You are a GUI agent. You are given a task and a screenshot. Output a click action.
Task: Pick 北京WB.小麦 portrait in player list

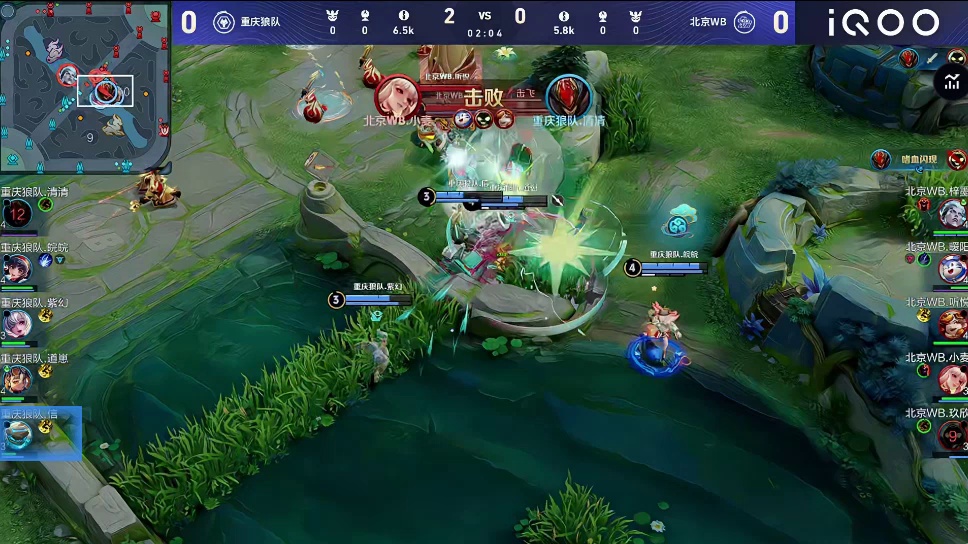point(951,378)
